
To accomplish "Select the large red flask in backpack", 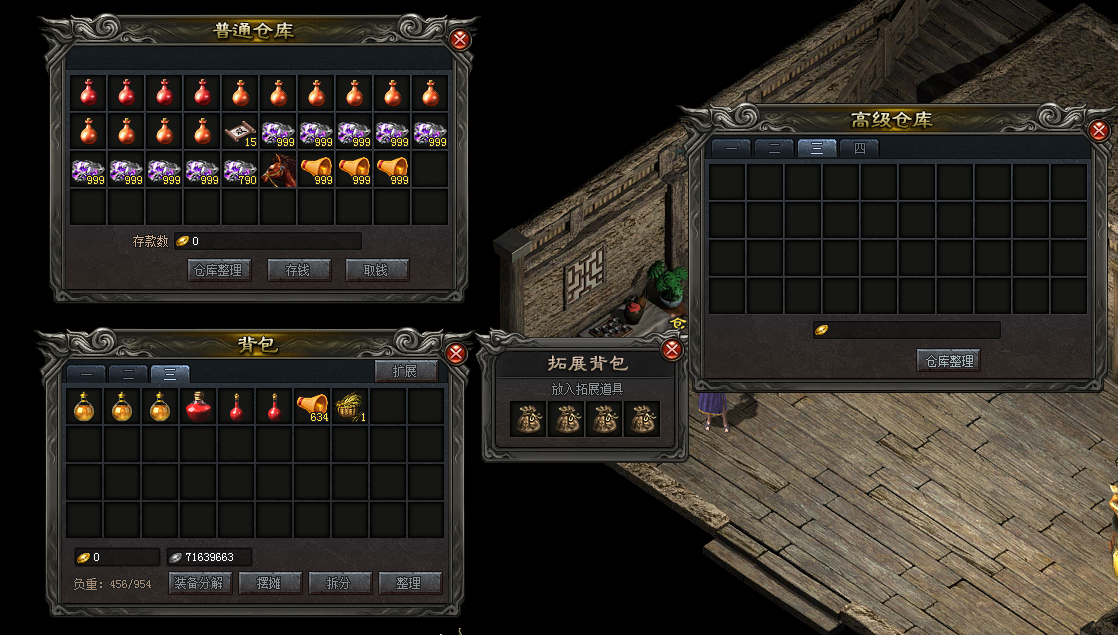I will (x=198, y=407).
